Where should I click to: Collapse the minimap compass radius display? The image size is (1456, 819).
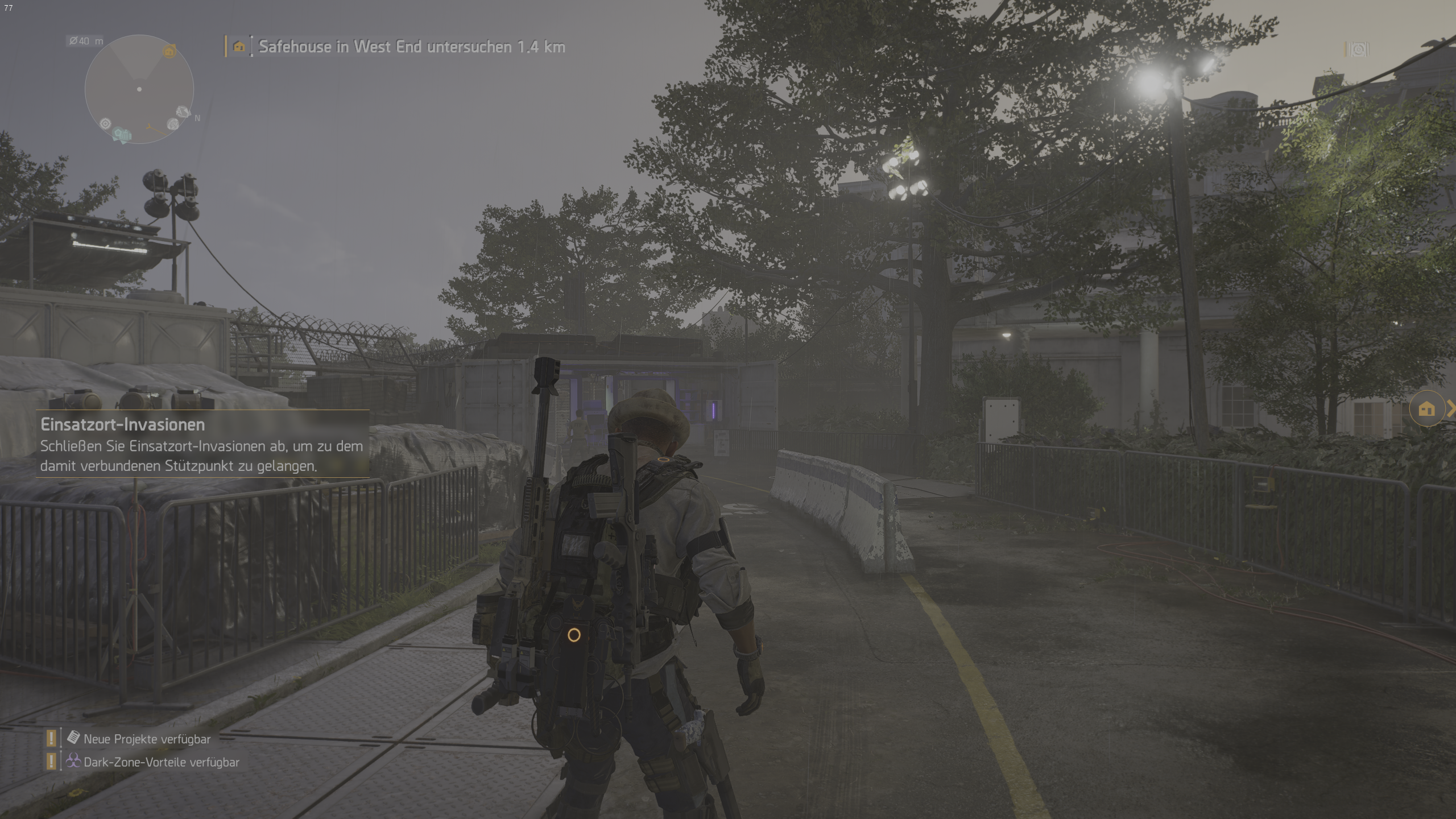click(84, 40)
